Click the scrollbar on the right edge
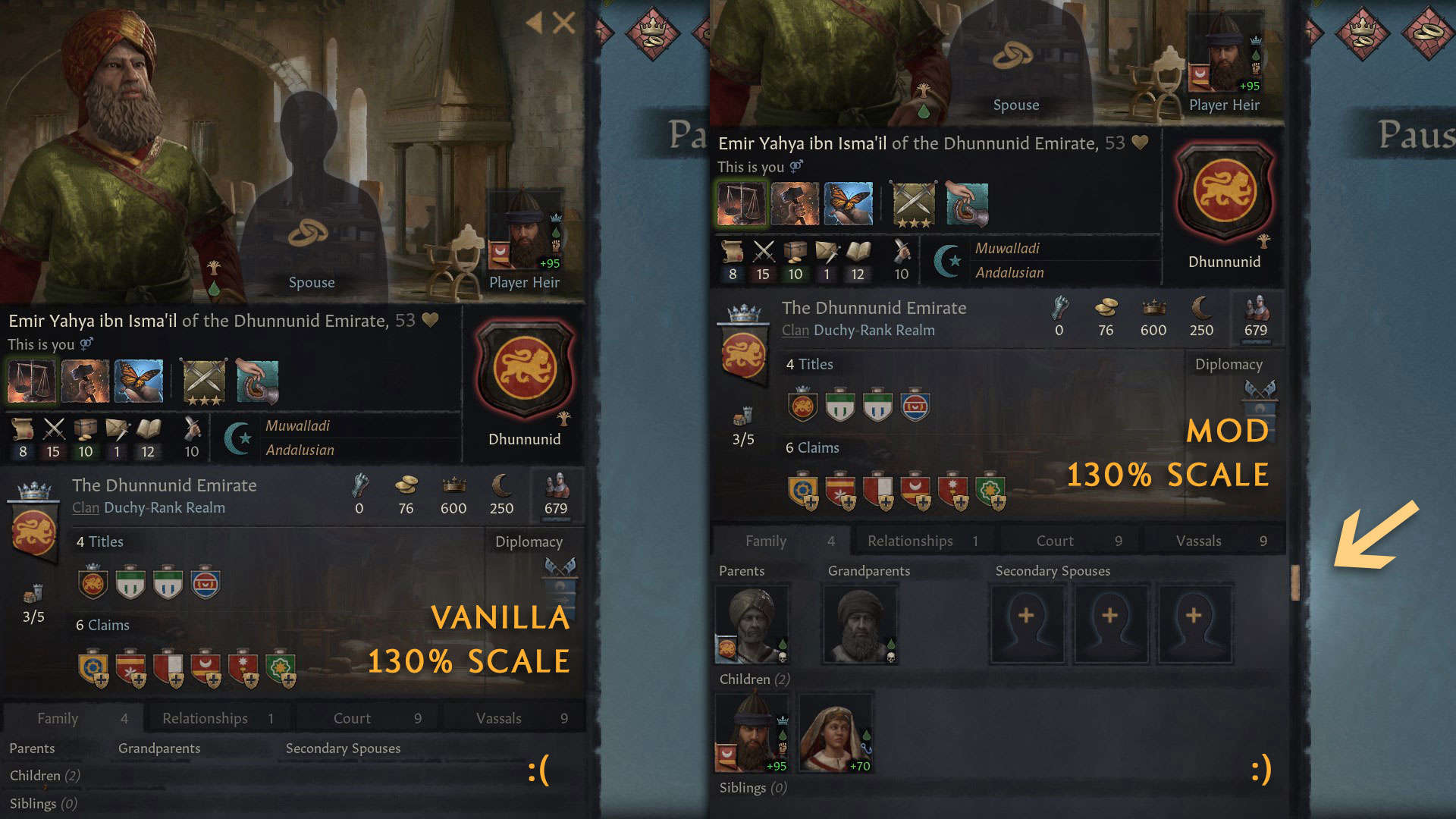The width and height of the screenshot is (1456, 819). pyautogui.click(x=1297, y=580)
